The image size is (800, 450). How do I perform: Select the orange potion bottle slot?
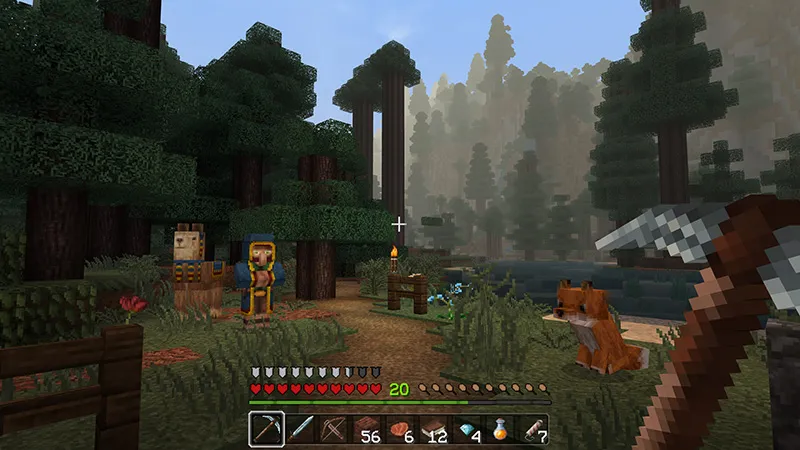(501, 429)
